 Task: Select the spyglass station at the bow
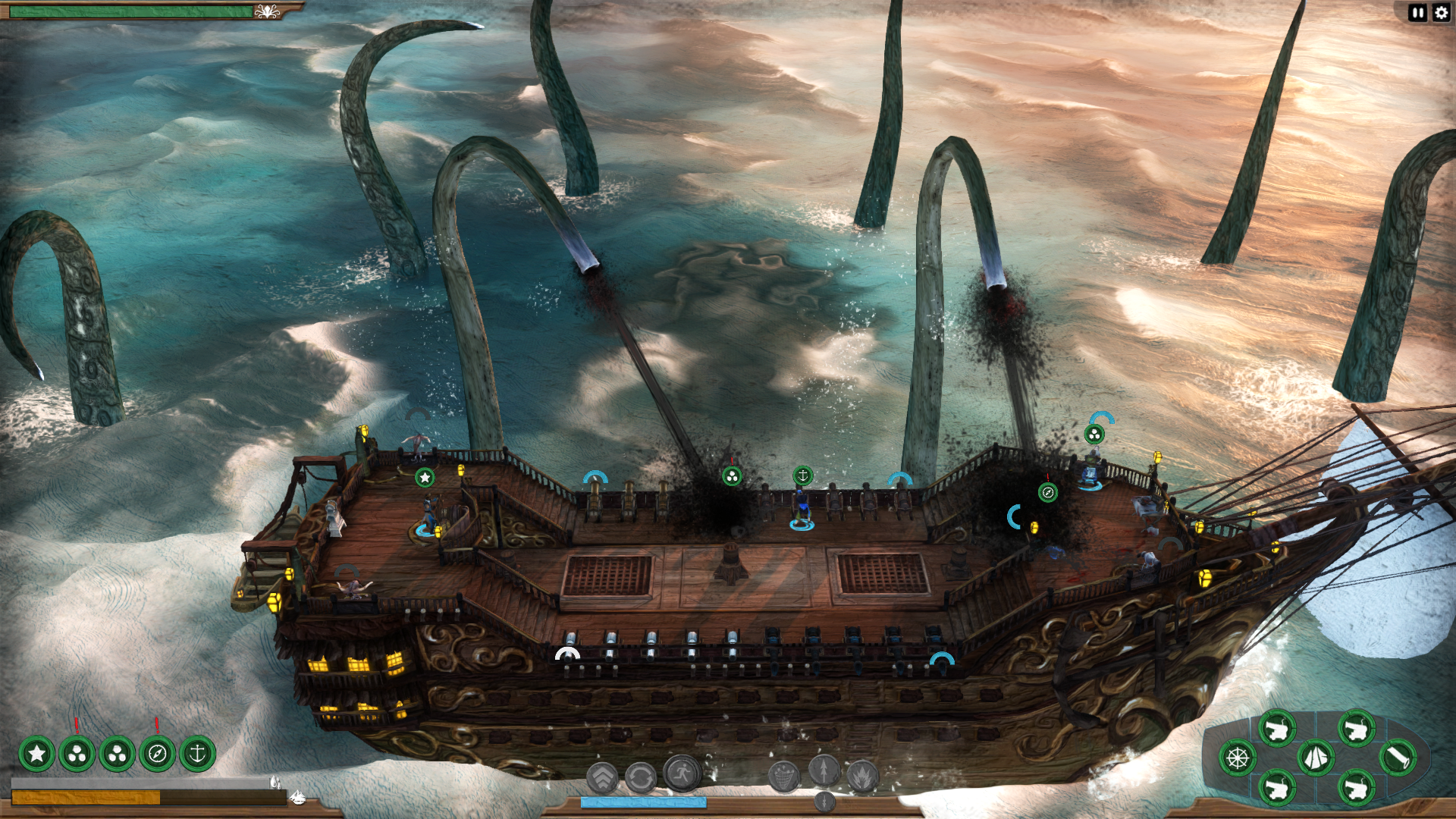(1397, 757)
